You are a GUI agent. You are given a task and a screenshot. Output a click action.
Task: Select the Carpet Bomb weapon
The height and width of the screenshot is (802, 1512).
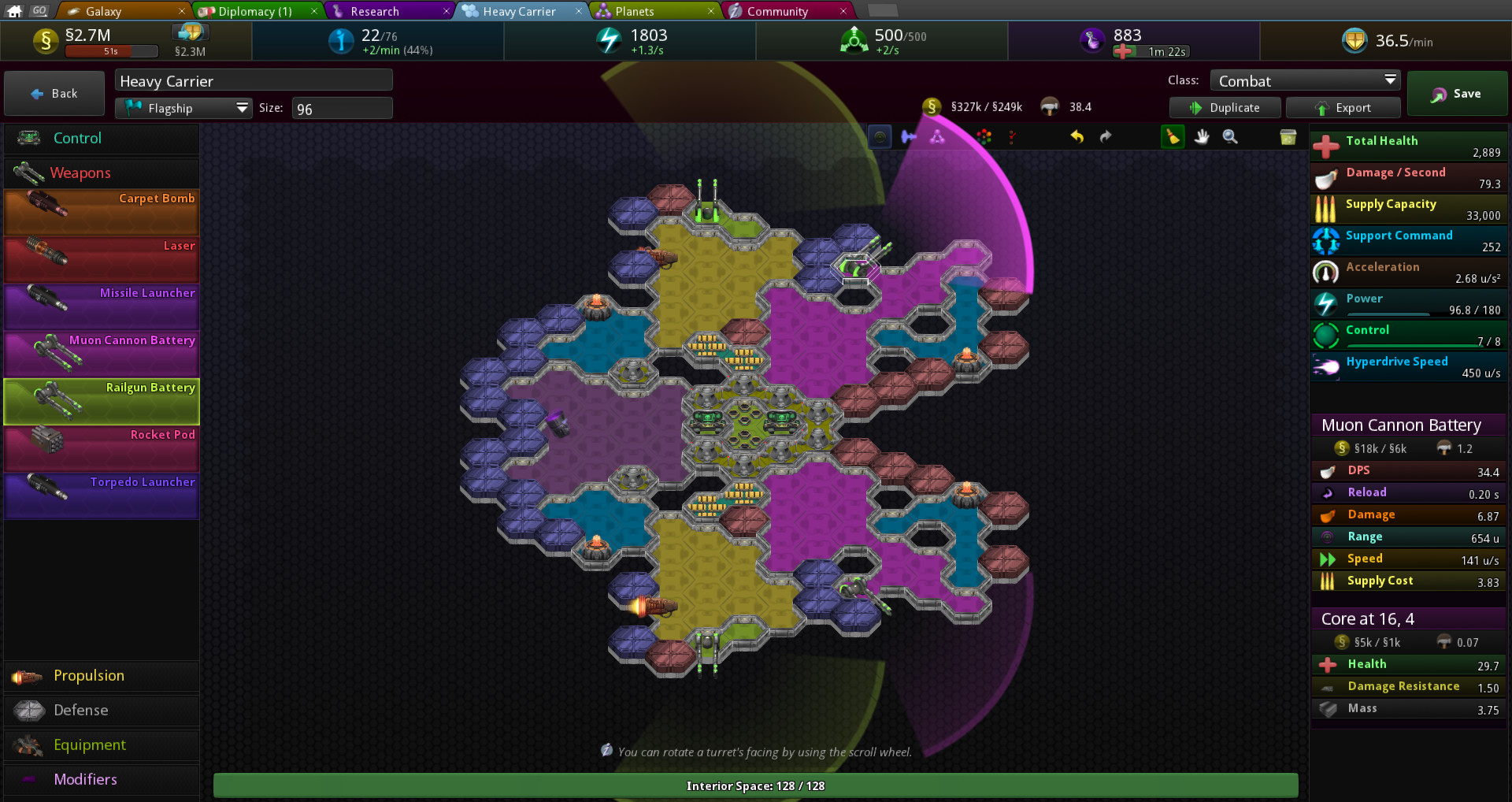[101, 209]
